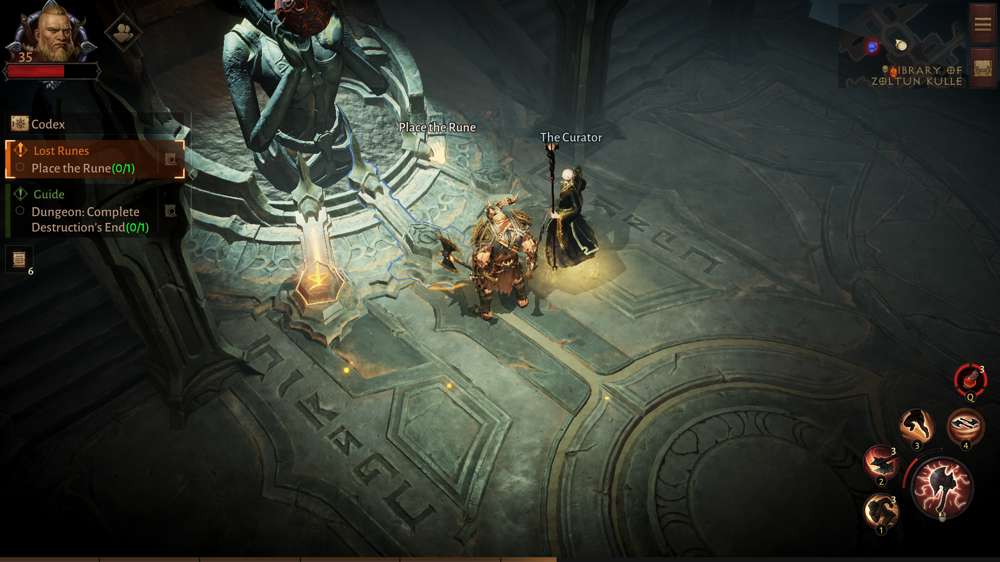Activate skill slot 1 ability
The height and width of the screenshot is (562, 1000).
881,511
